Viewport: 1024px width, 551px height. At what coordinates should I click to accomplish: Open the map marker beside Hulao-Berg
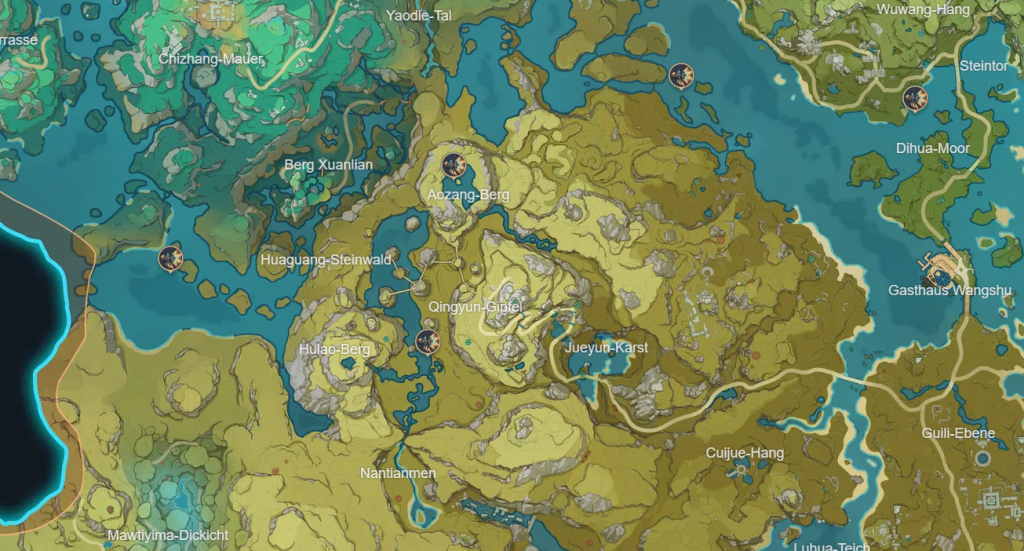point(426,342)
